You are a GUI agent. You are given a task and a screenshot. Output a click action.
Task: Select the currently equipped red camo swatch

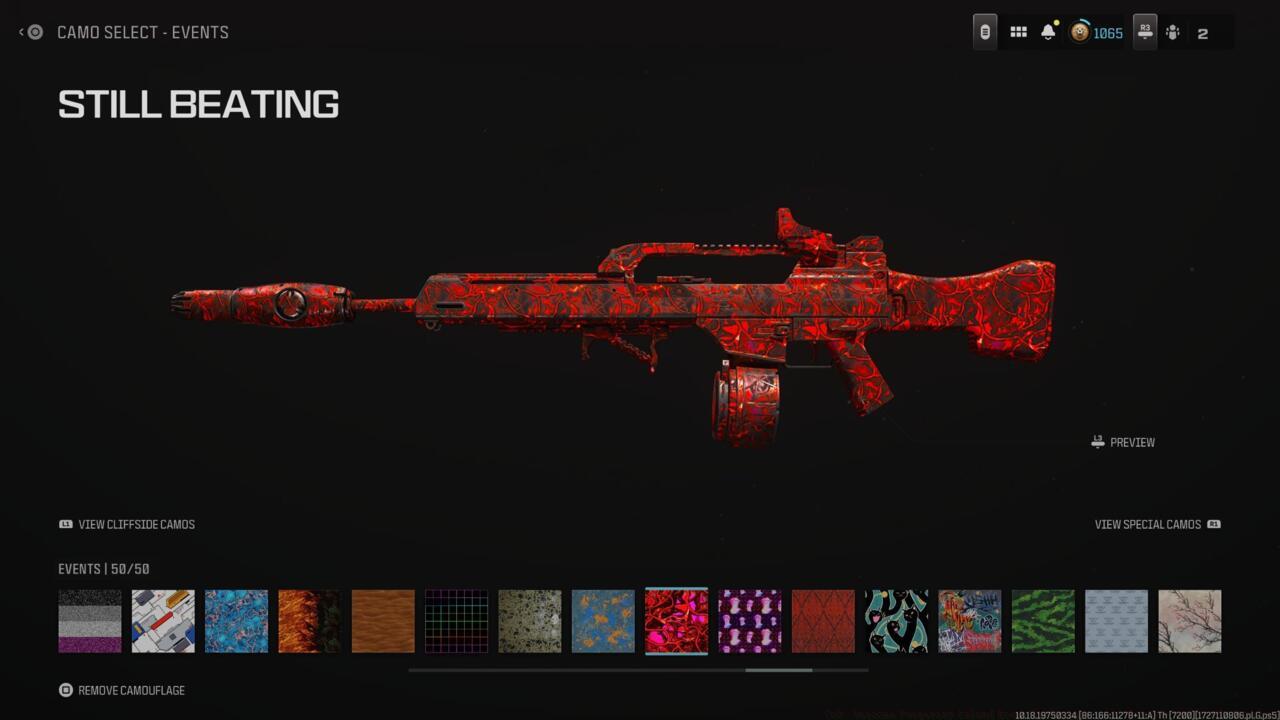[676, 620]
